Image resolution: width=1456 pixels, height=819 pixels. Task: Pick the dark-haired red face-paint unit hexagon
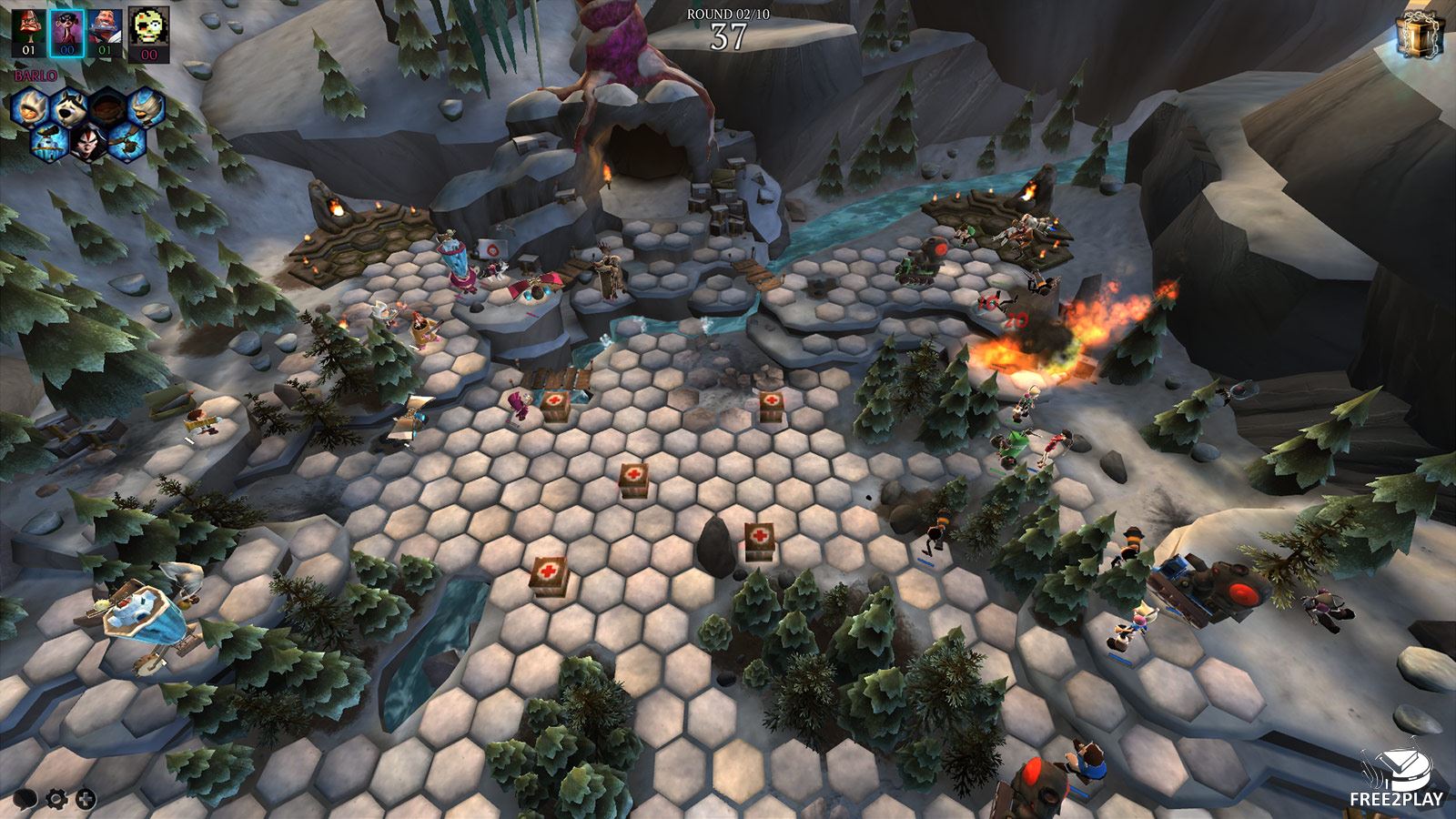pos(87,142)
